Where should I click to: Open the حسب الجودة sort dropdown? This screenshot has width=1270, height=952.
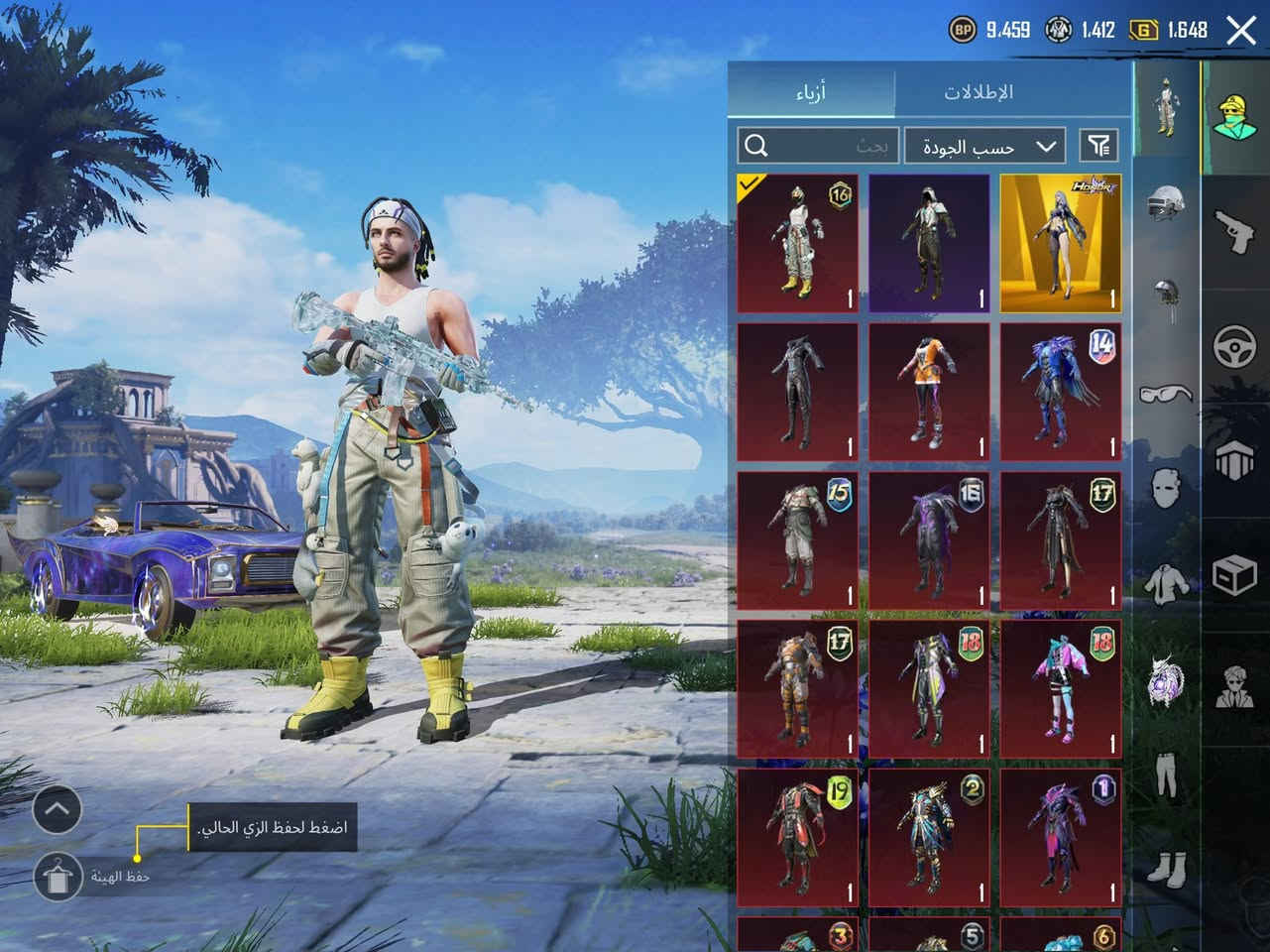click(x=985, y=146)
